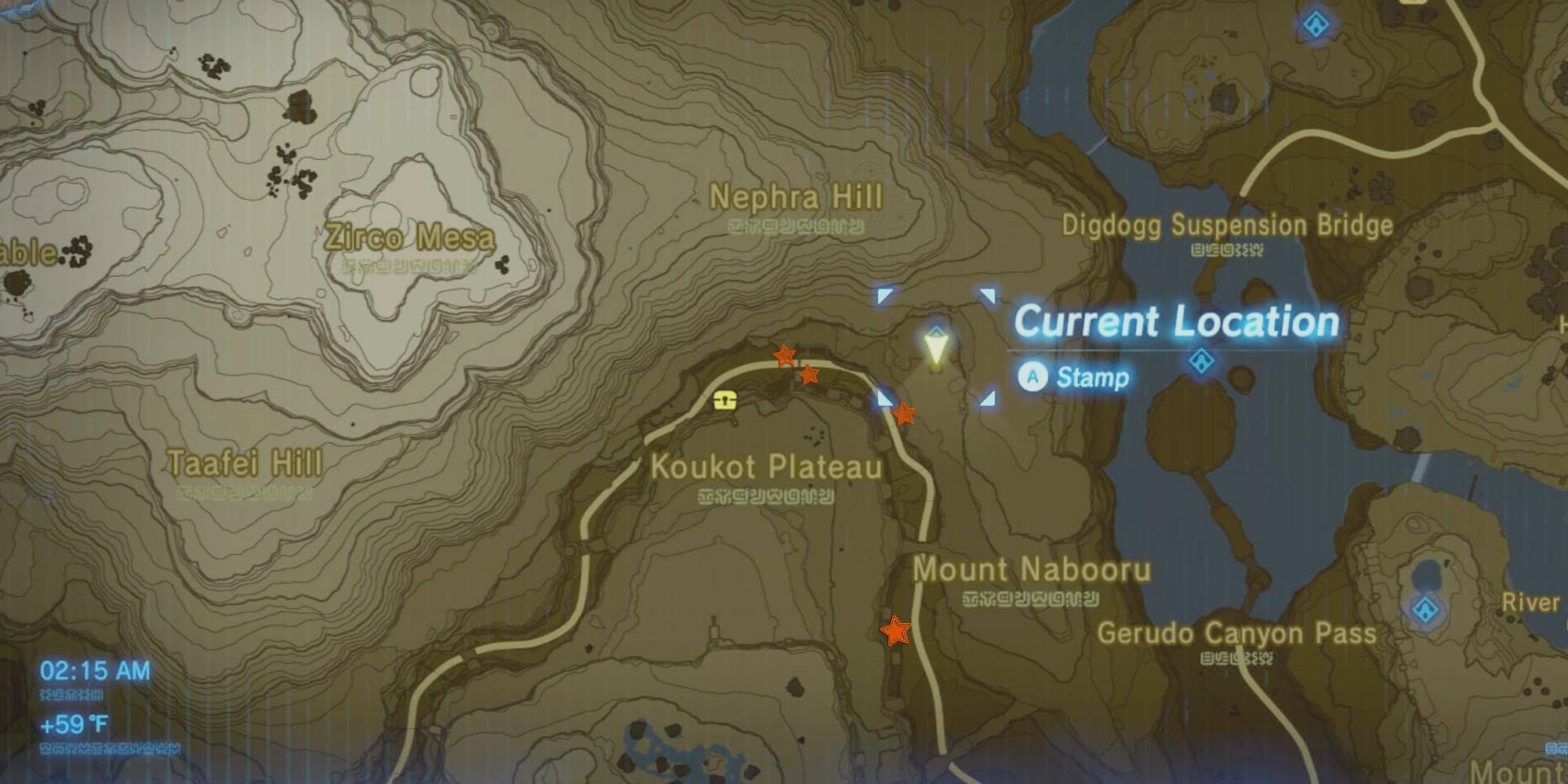Click the second red star pin near the road bend

[x=810, y=376]
